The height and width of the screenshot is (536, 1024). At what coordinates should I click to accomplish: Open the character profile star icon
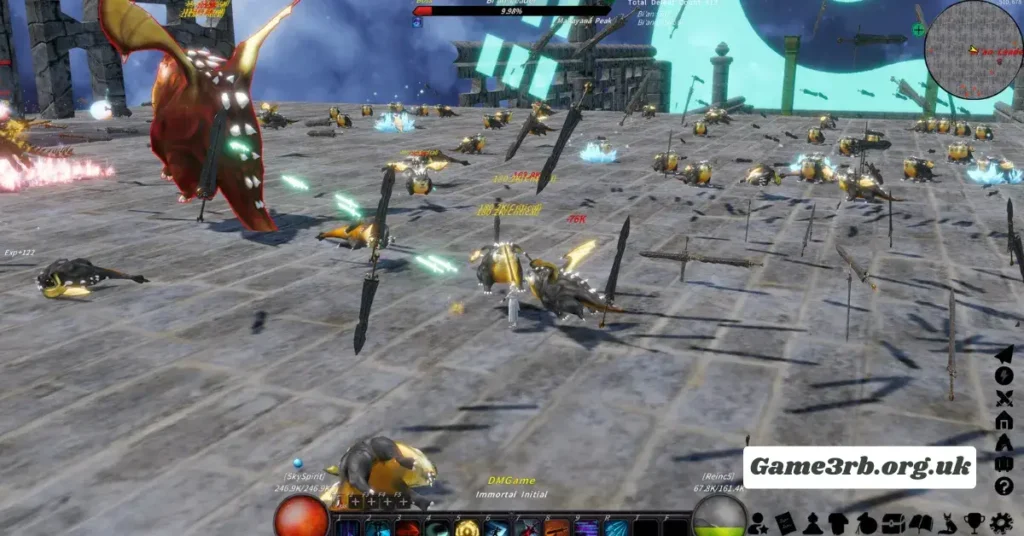pos(759,522)
